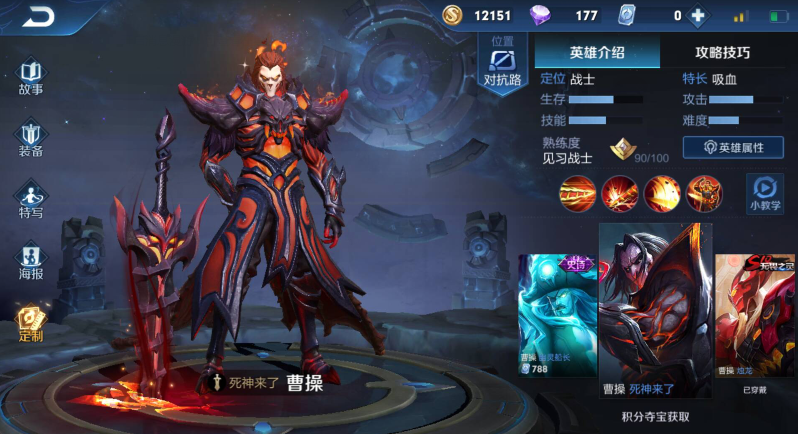Screen dimensions: 798x434
Task: Switch to the 攻略技巧 tab
Action: point(722,52)
